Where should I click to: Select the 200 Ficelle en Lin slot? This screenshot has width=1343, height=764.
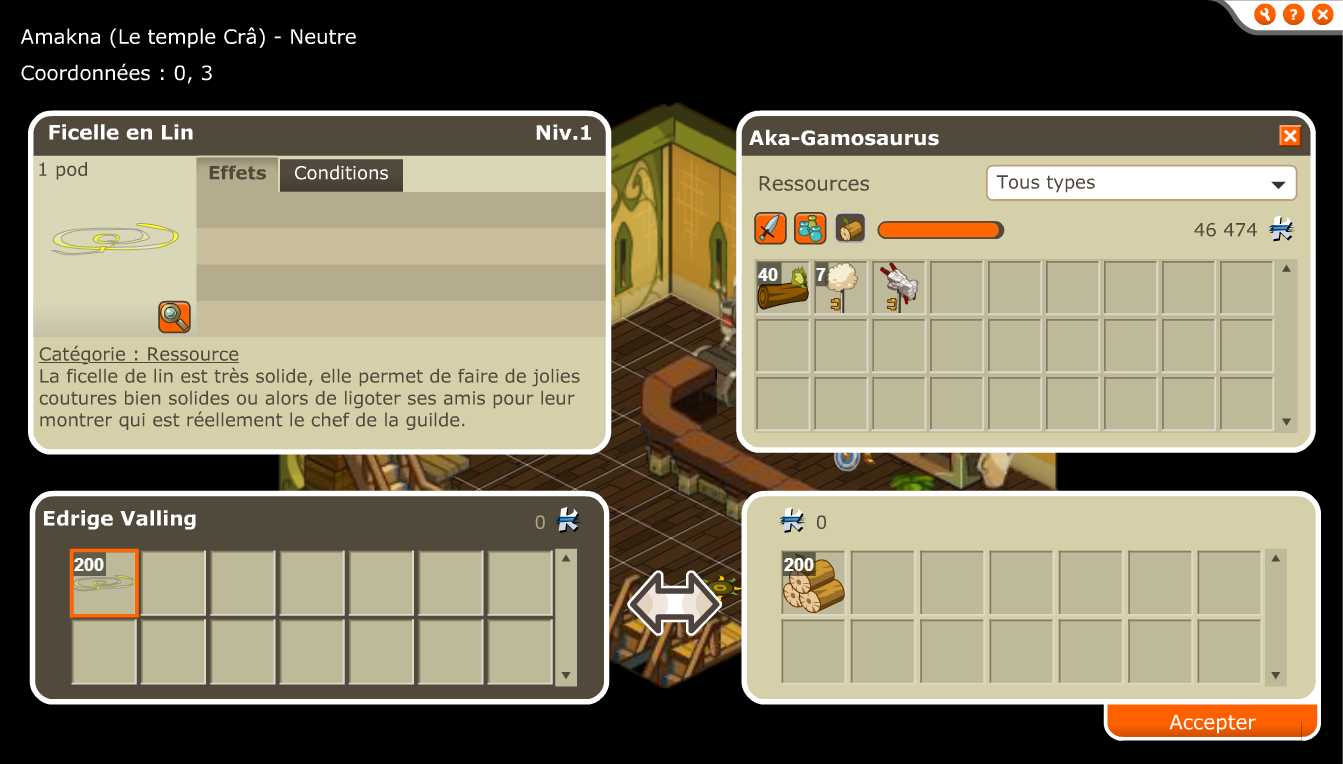pyautogui.click(x=104, y=582)
